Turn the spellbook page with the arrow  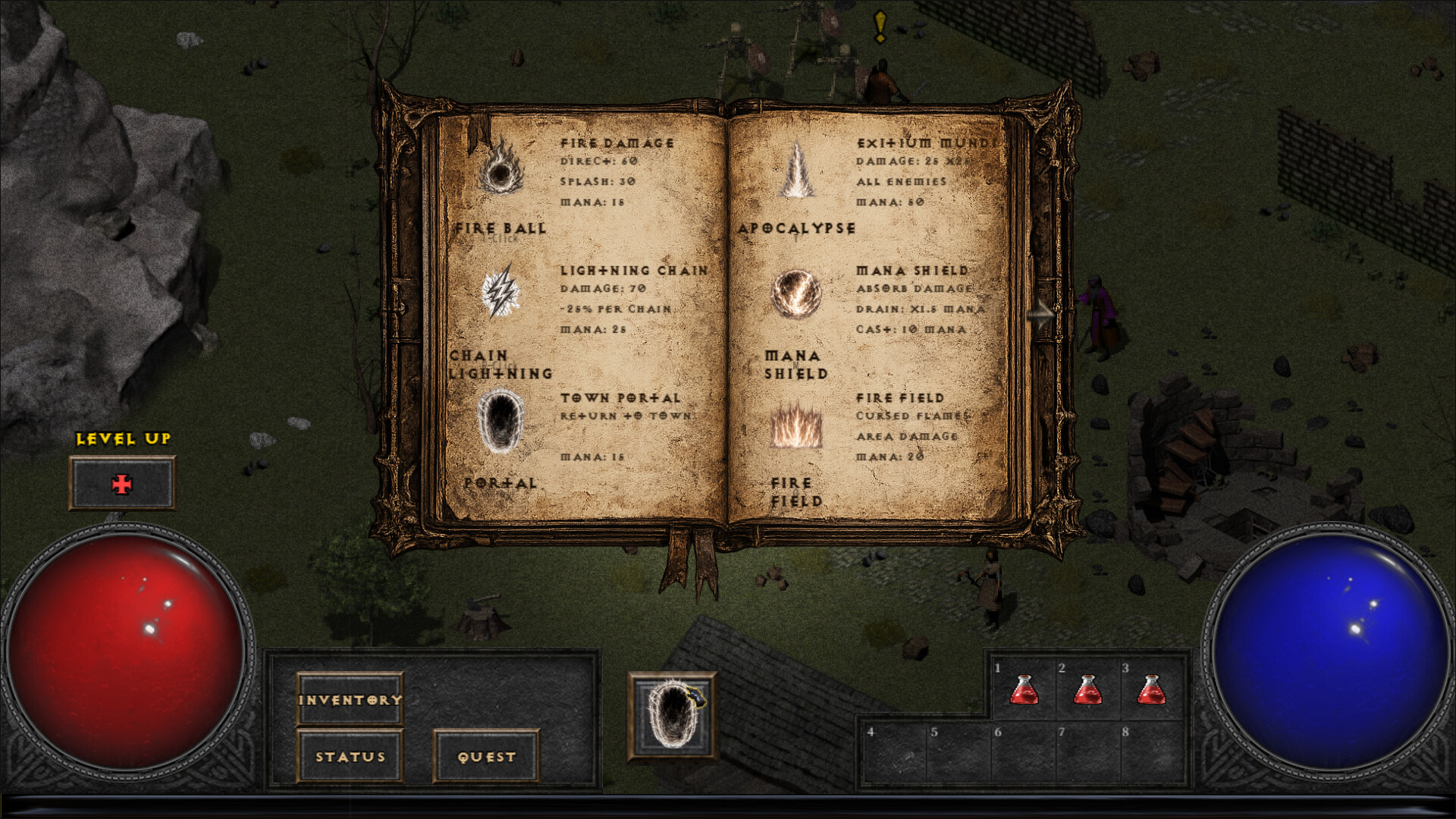coord(1040,312)
